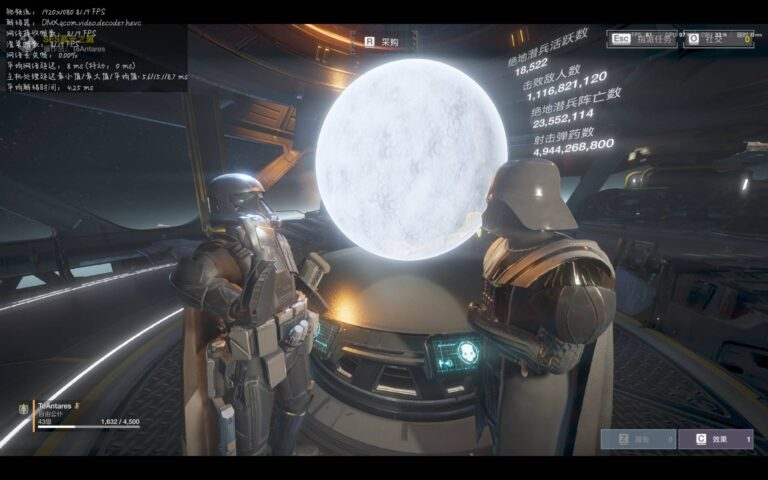
Task: Open the 采购 purchase button
Action: click(382, 42)
